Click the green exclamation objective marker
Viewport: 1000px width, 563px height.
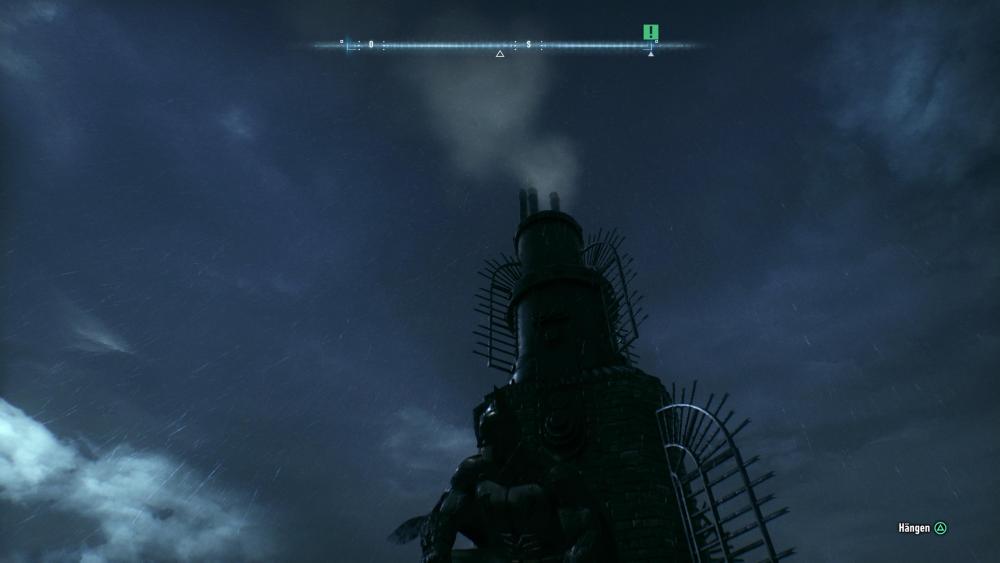[x=651, y=32]
